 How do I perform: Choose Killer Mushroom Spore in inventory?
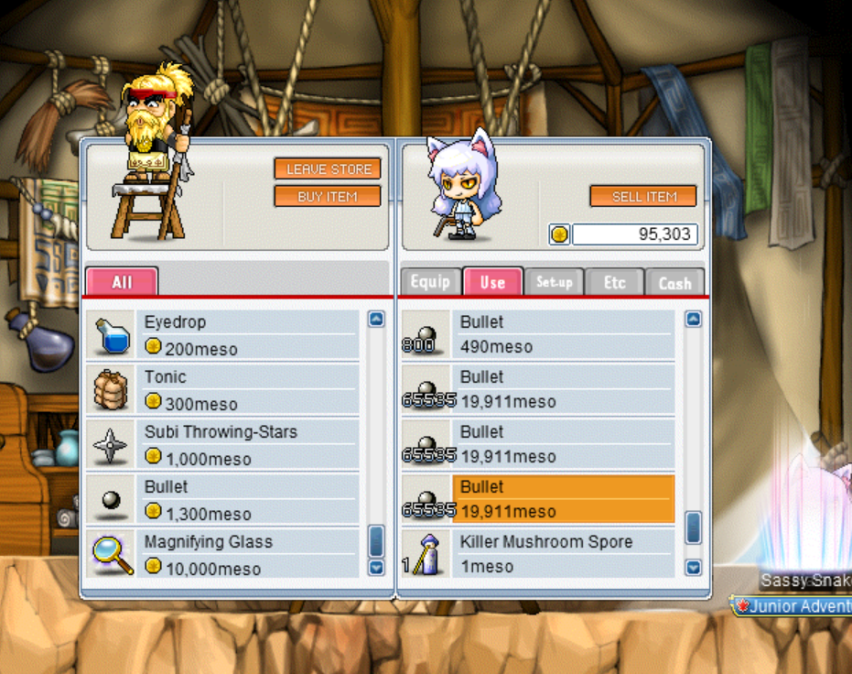(565, 554)
